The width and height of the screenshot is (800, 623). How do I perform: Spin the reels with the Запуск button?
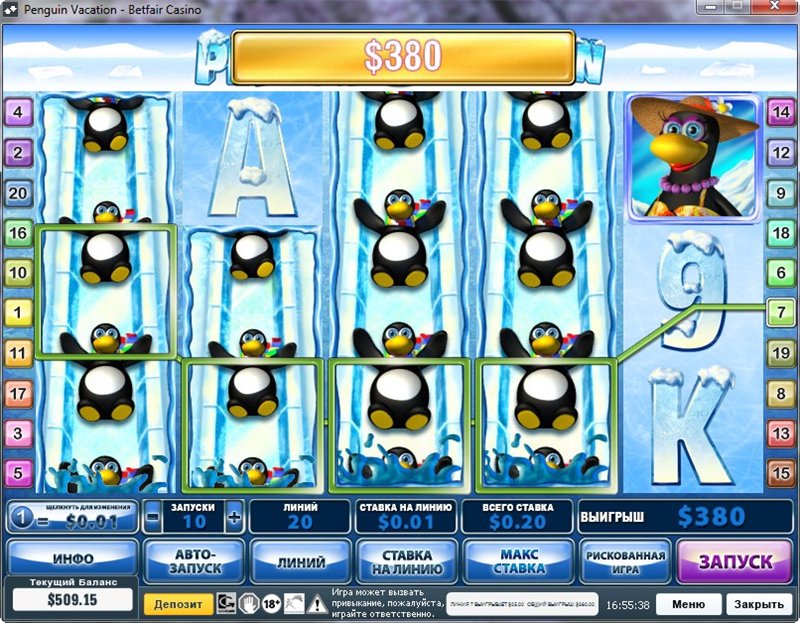point(735,561)
